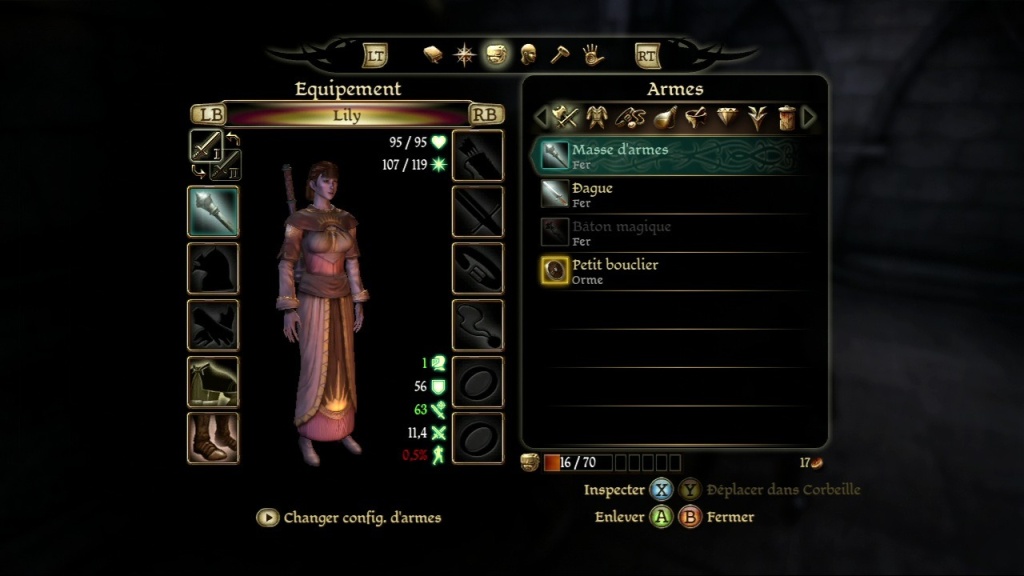Viewport: 1024px width, 576px height.
Task: Open the crossed-swords weapons category
Action: pos(567,118)
